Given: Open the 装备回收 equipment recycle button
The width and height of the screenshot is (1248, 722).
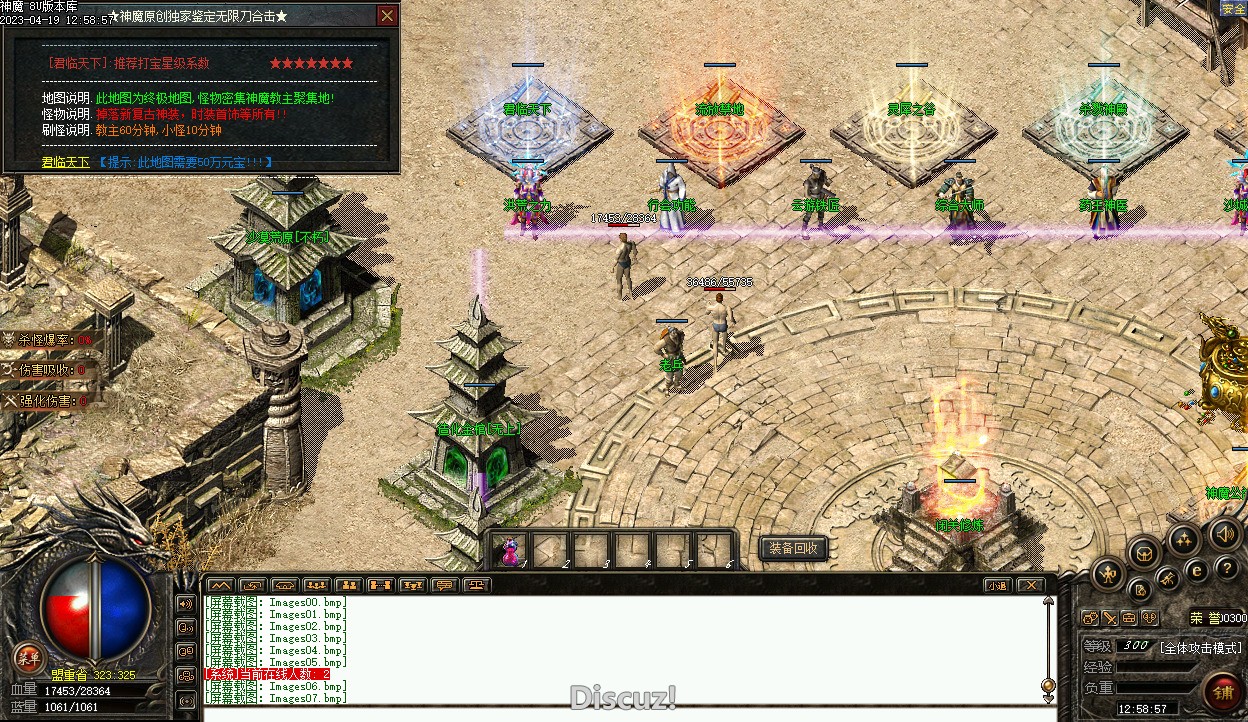Looking at the screenshot, I should 794,548.
